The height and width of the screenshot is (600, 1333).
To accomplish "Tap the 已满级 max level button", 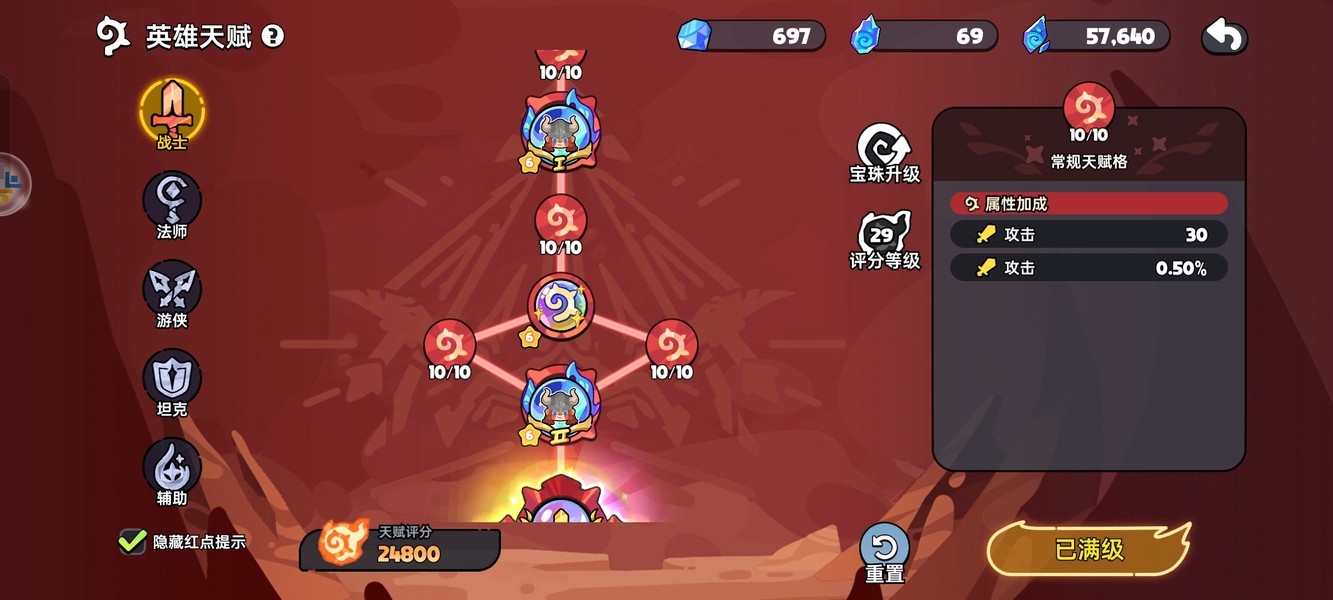I will (x=1089, y=549).
